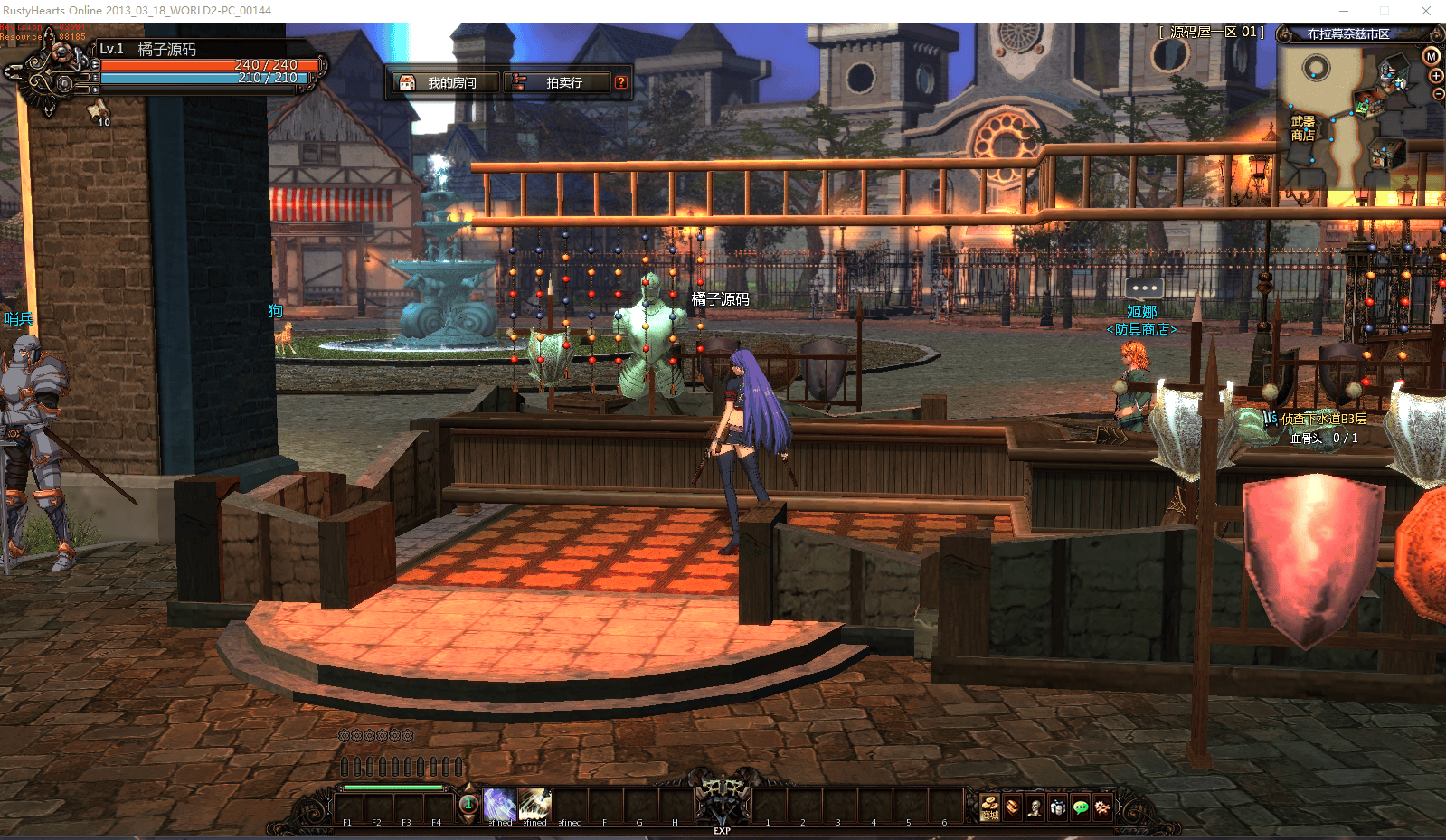This screenshot has width=1446, height=840.
Task: Zoom in the minimap with the plus button
Action: coord(1436,76)
